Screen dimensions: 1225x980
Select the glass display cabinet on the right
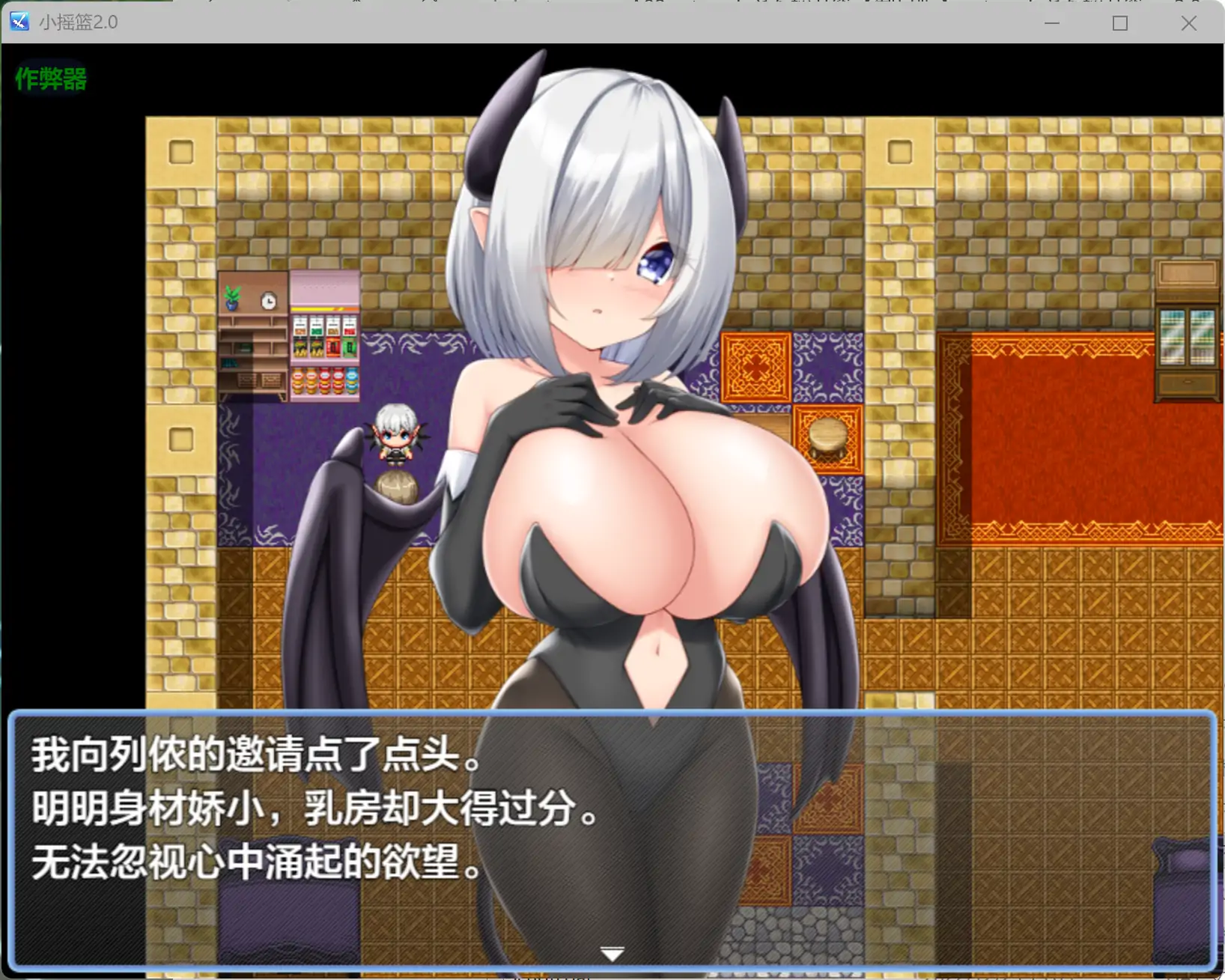1188,337
